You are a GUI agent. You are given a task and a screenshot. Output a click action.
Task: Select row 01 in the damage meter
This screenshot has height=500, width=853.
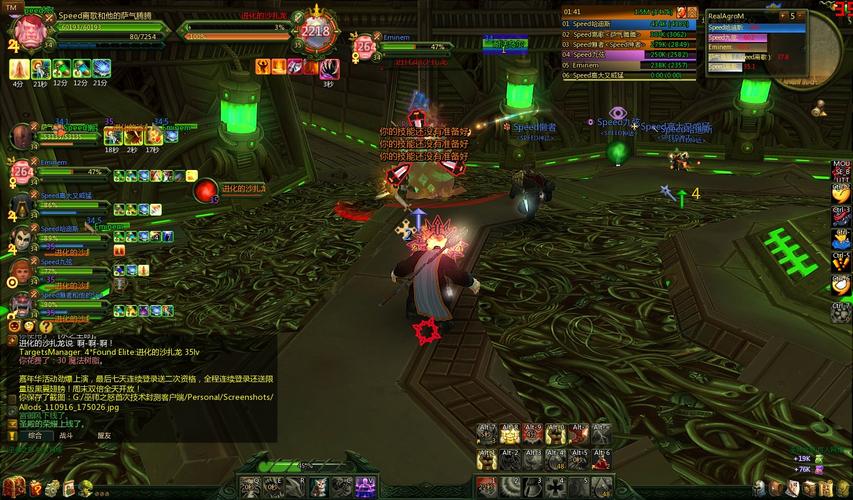coord(628,22)
